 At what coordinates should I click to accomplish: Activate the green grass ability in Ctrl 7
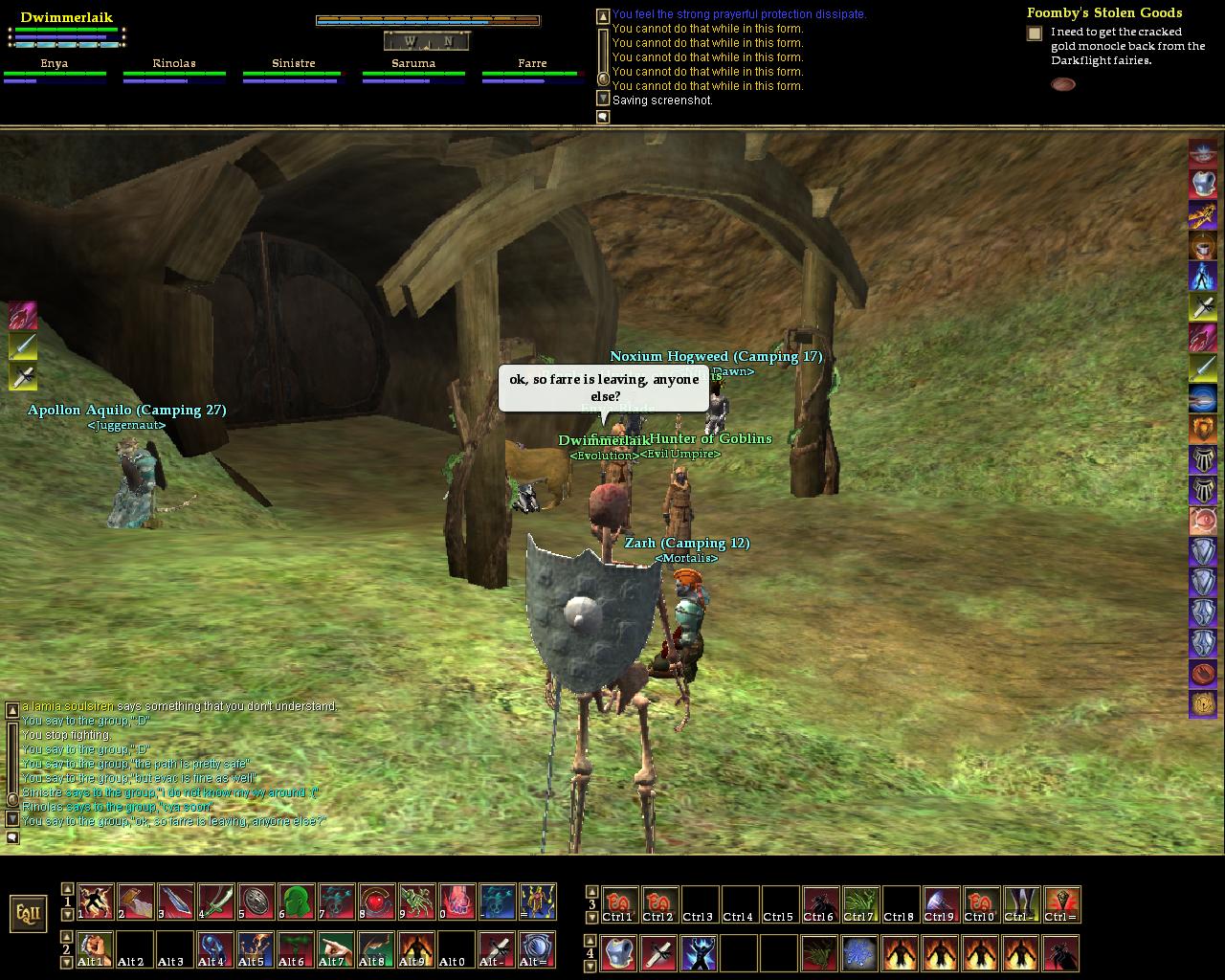(860, 904)
